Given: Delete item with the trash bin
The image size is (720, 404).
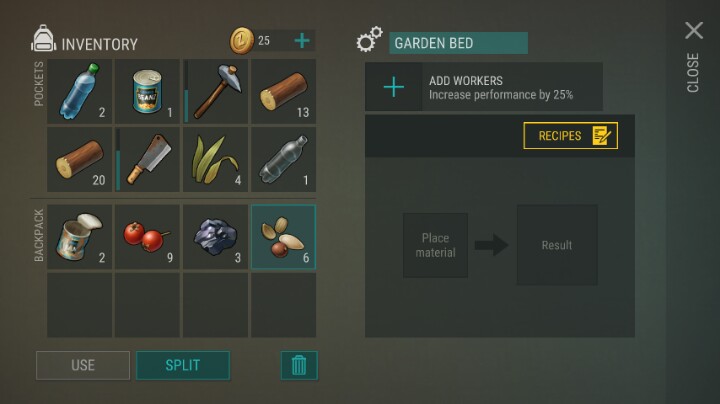Looking at the screenshot, I should click(298, 365).
